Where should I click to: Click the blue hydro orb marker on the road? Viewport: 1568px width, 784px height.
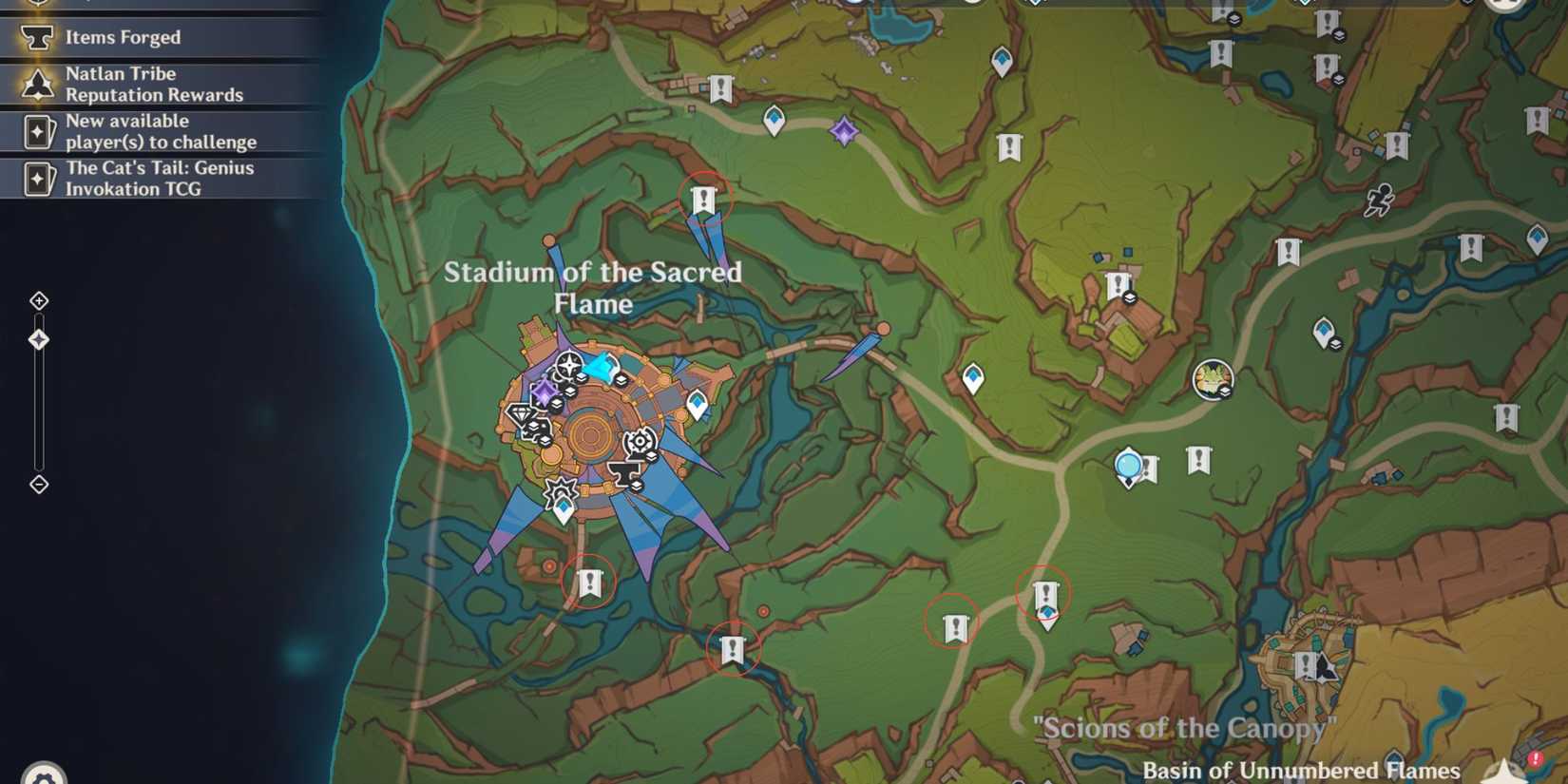tap(1127, 465)
